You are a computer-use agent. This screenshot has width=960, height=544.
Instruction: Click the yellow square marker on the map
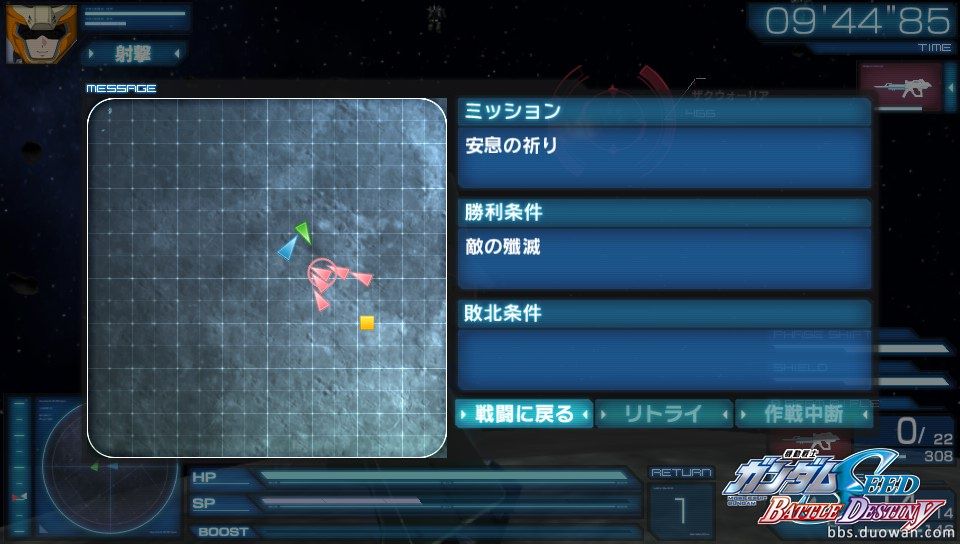tap(367, 323)
